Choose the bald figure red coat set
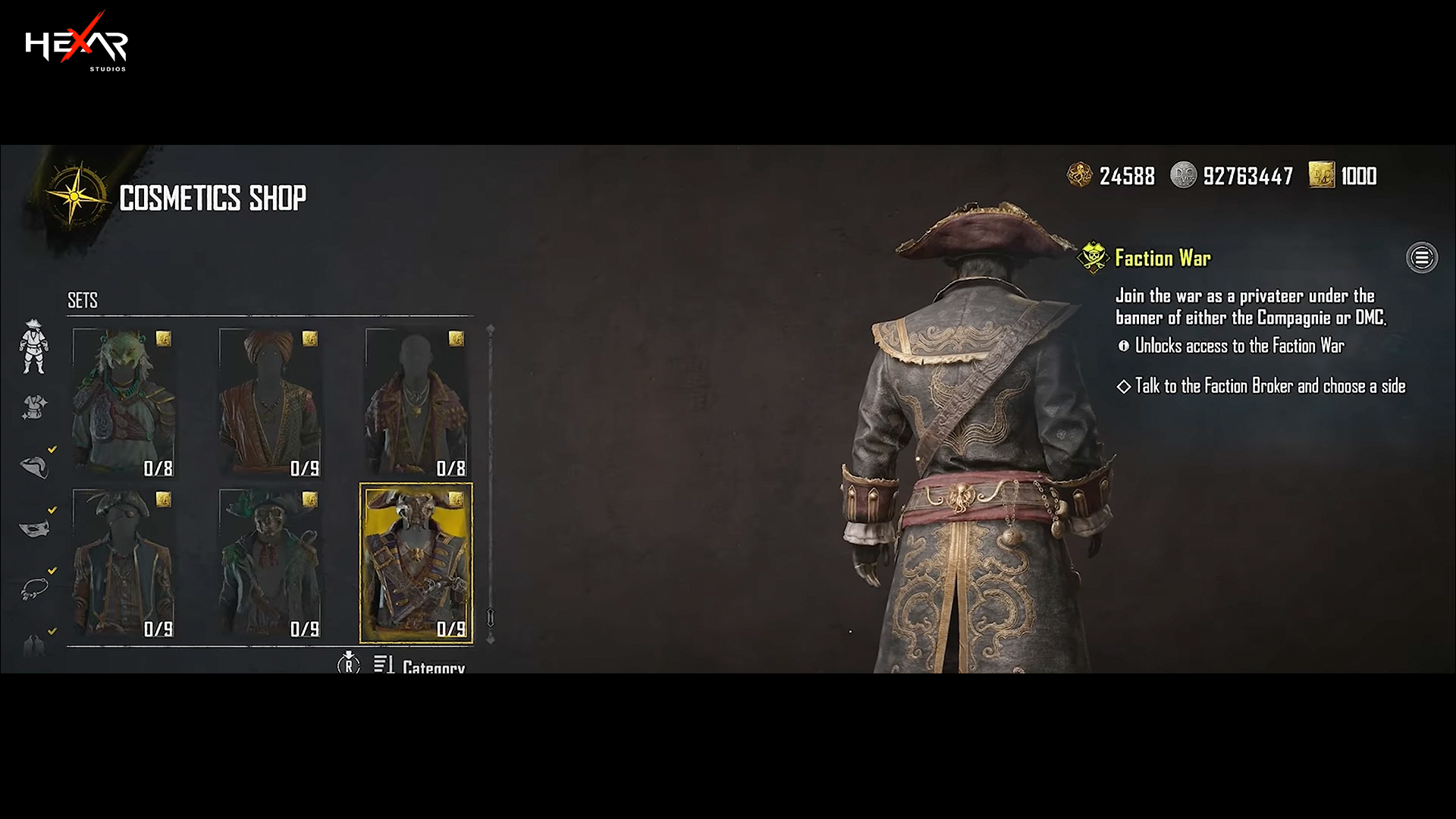The width and height of the screenshot is (1456, 819). click(x=416, y=403)
